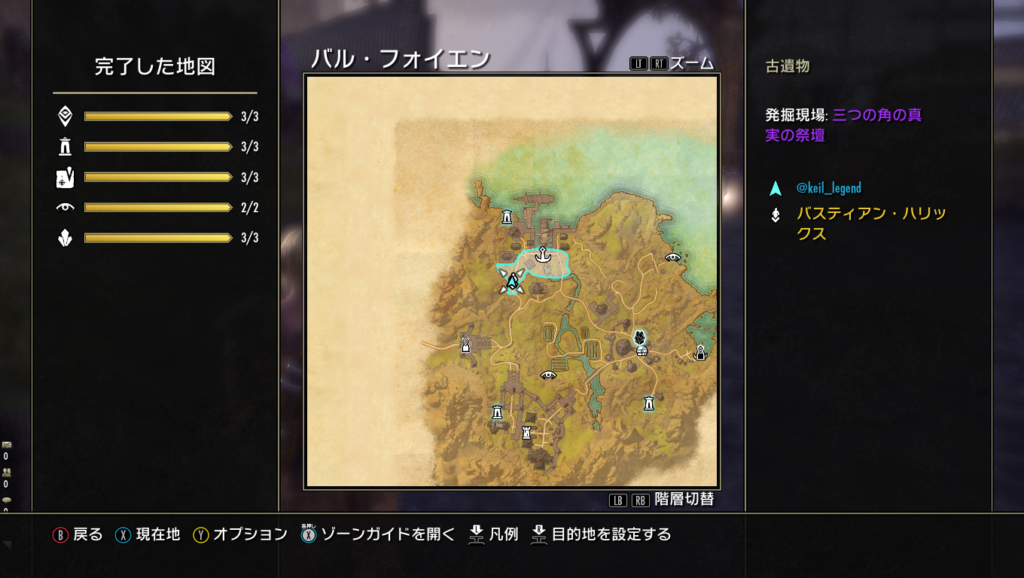Click the eye marker in the central farmland

[x=548, y=375]
